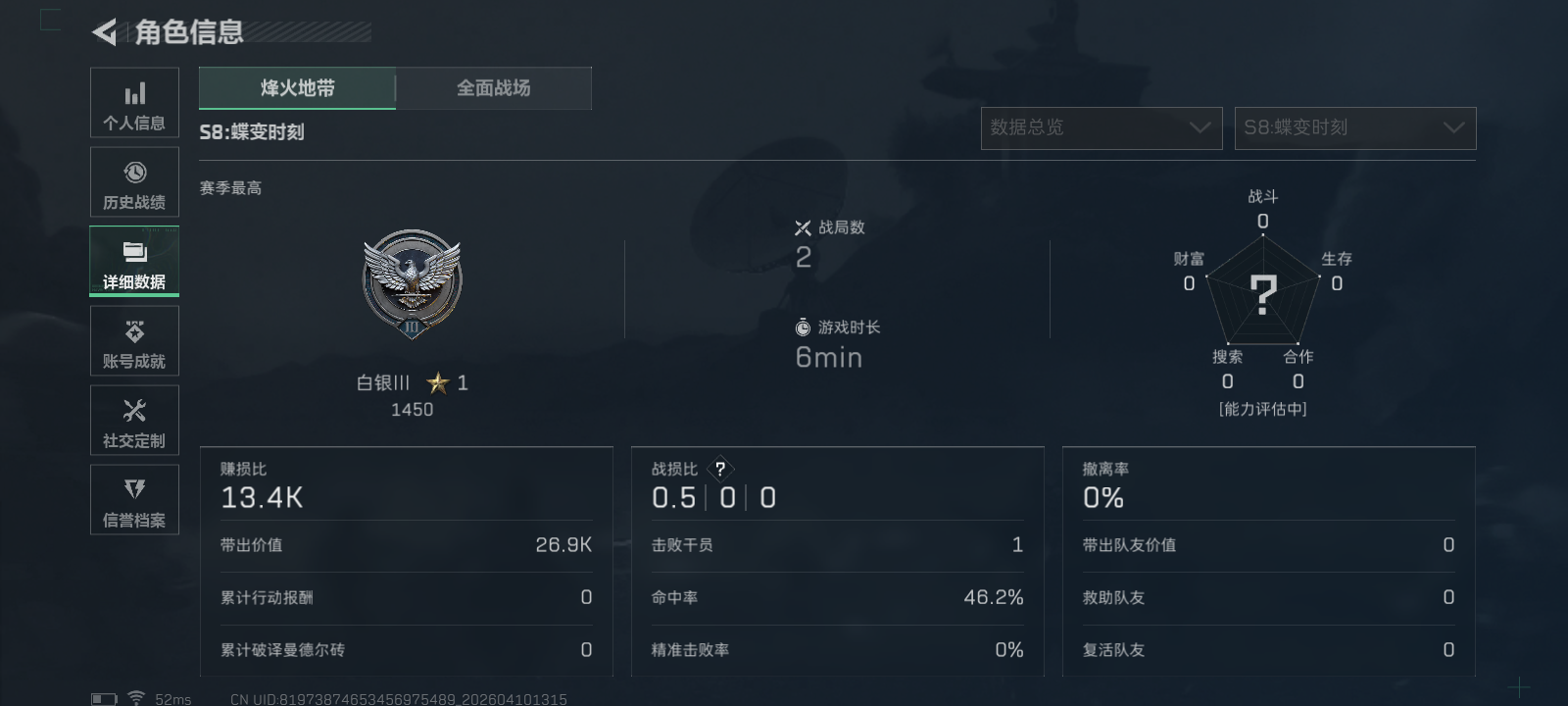This screenshot has width=1568, height=706.
Task: Click the 游戏时长 clock icon
Action: [804, 328]
